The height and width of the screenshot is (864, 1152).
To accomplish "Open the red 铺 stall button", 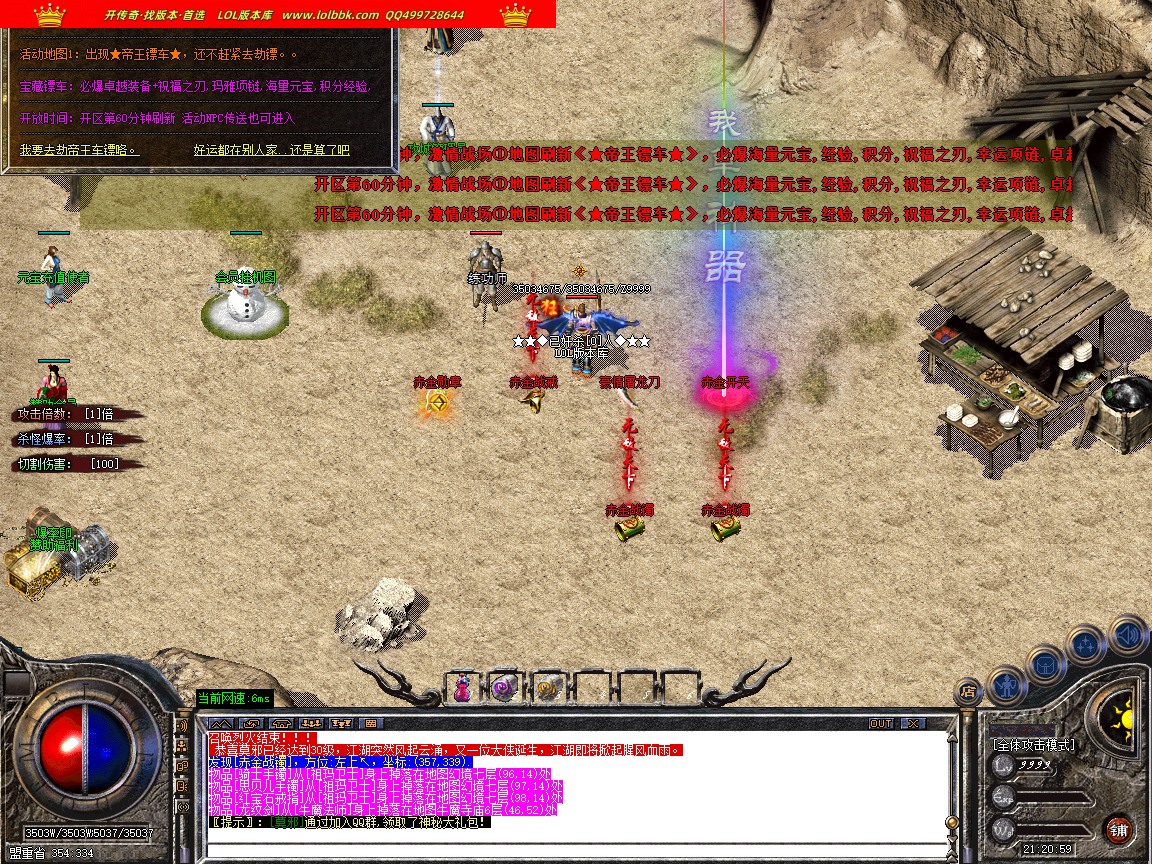I will coord(1118,829).
